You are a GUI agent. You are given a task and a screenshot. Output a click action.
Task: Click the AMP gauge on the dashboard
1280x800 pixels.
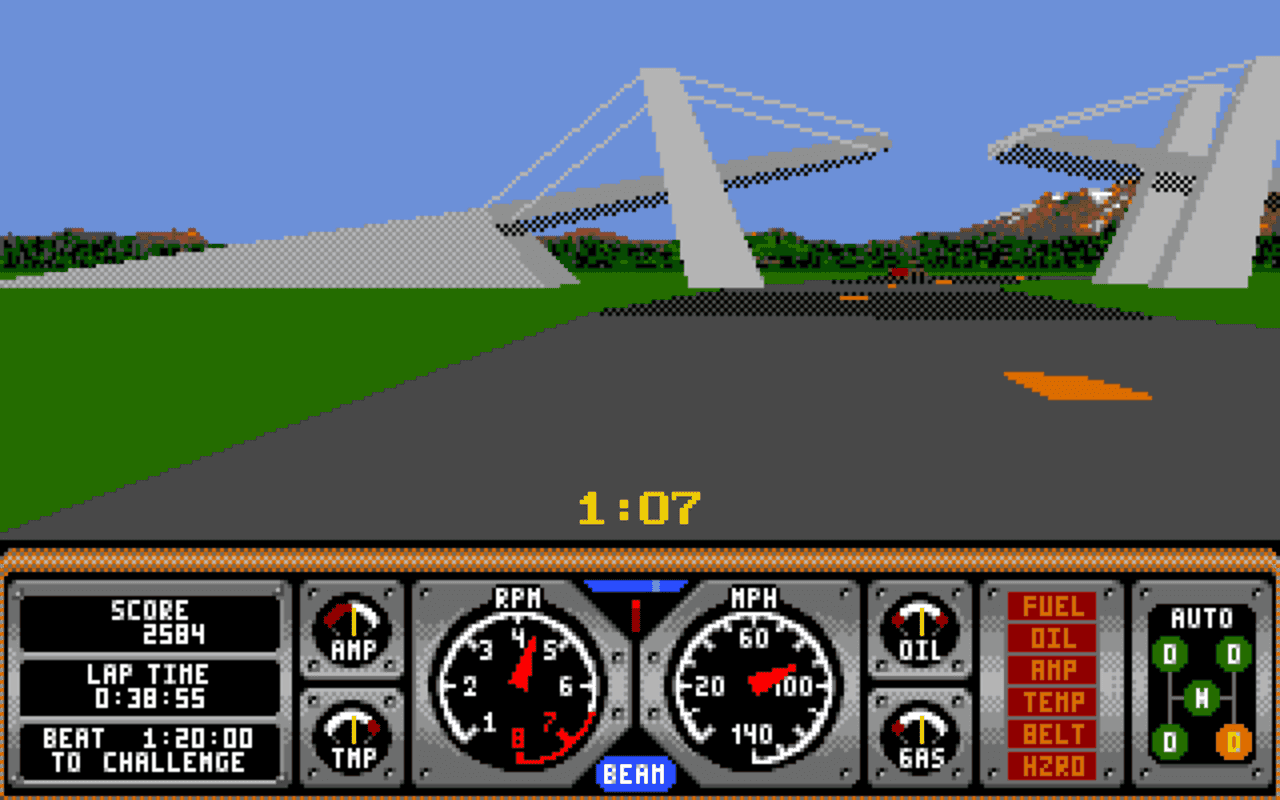[352, 628]
